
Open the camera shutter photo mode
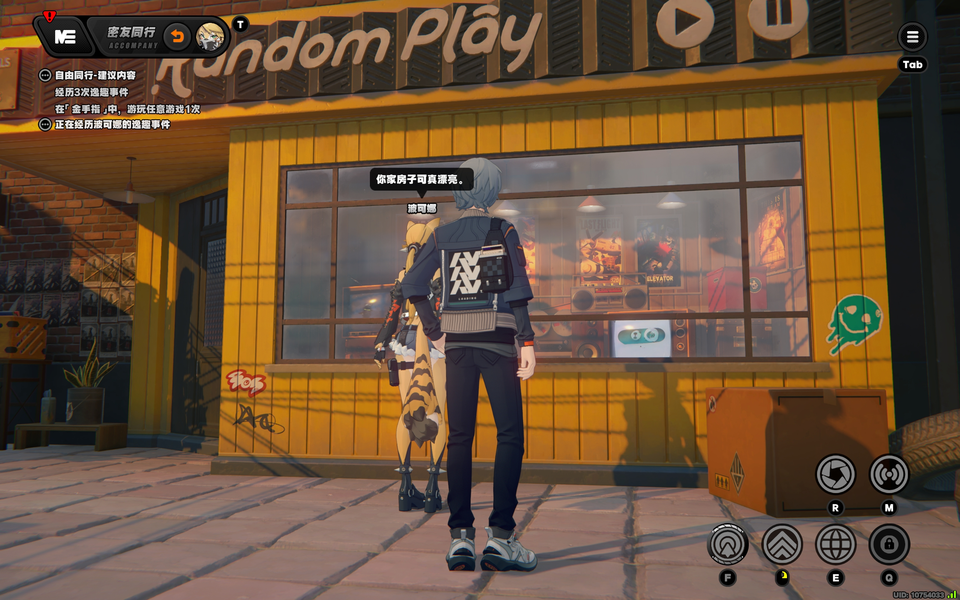tap(835, 473)
